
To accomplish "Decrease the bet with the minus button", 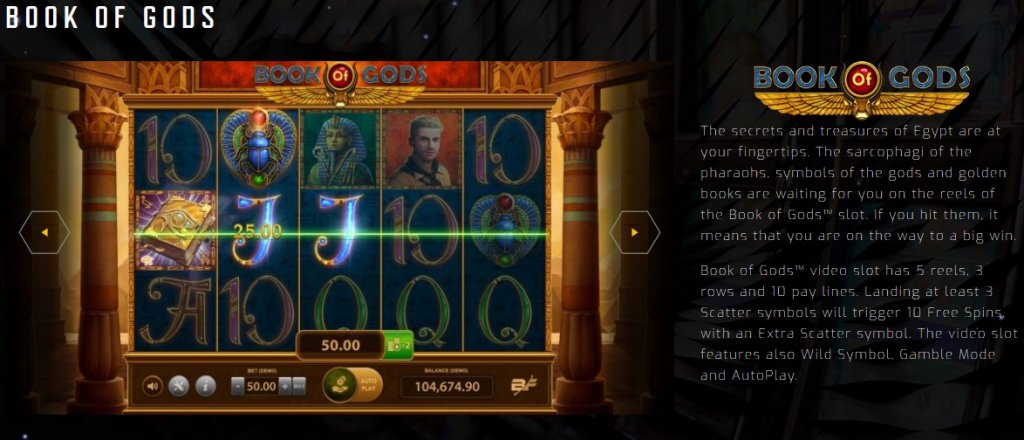I will (x=236, y=385).
